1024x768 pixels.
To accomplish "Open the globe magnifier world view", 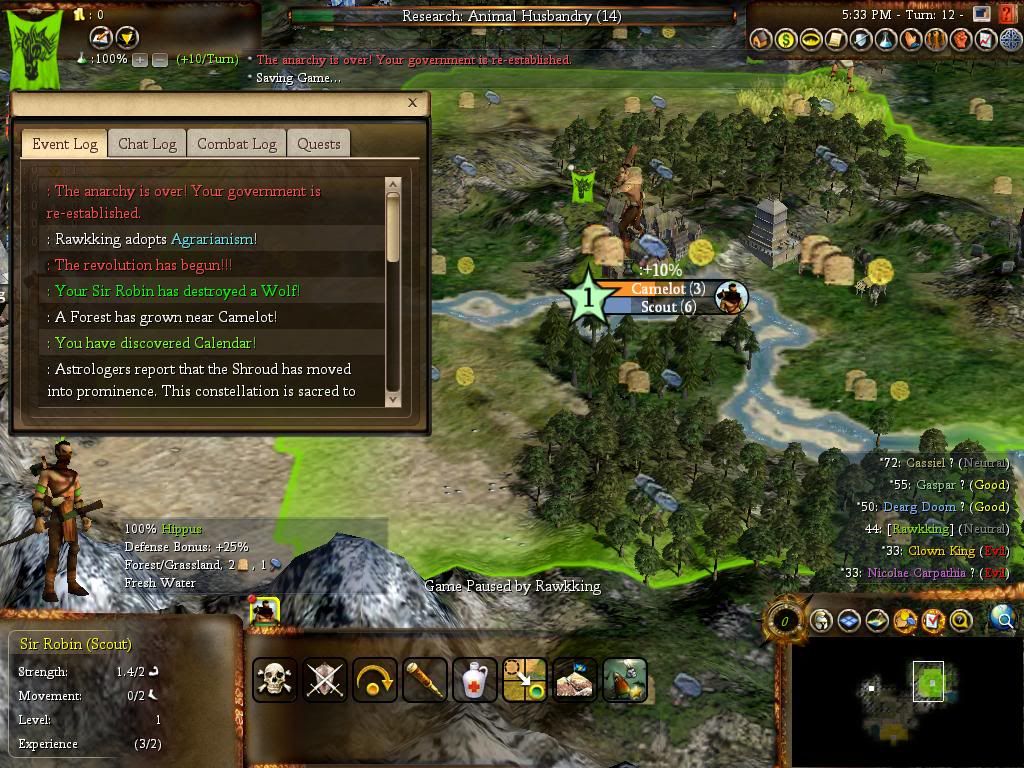I will (x=1002, y=620).
